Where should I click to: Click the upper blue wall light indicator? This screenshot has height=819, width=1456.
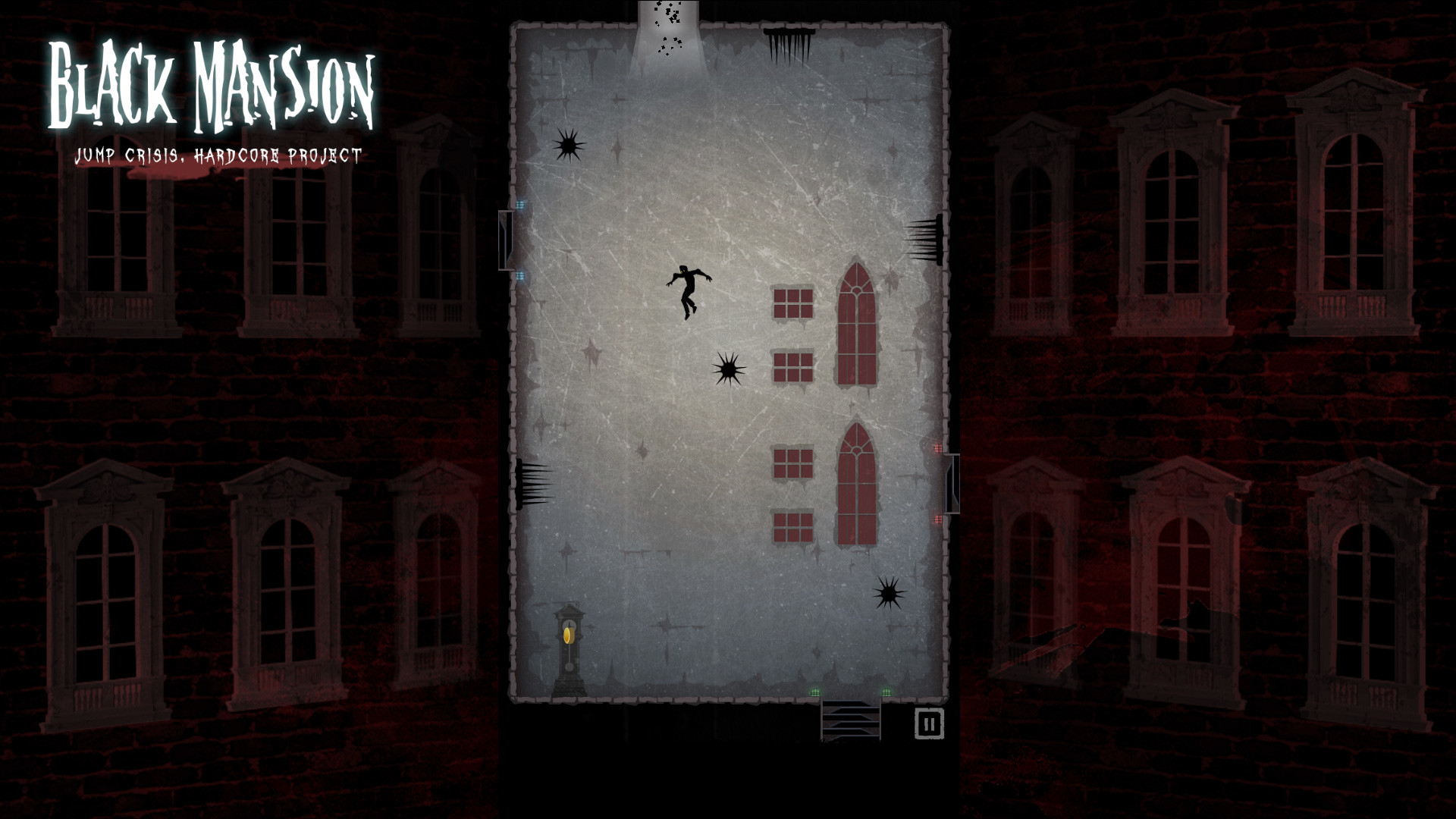click(520, 203)
